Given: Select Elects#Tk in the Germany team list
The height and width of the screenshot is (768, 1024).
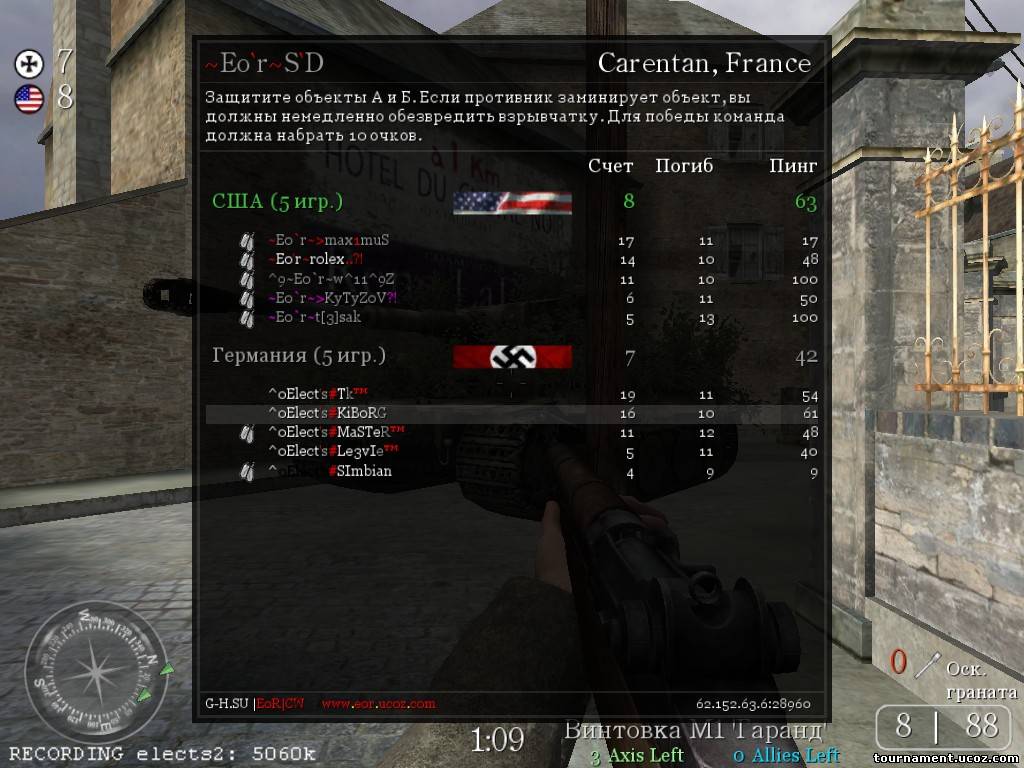Looking at the screenshot, I should [x=311, y=394].
